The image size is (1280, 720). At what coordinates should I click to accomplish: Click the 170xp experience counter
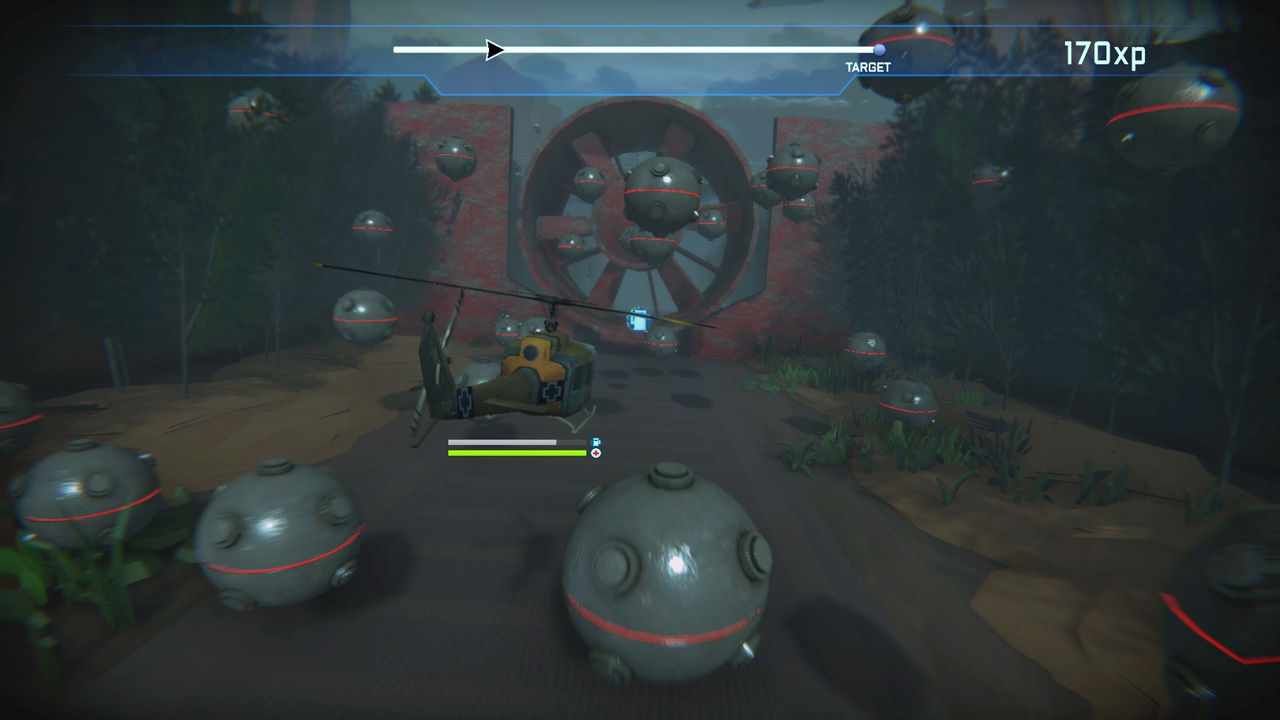tap(1104, 54)
